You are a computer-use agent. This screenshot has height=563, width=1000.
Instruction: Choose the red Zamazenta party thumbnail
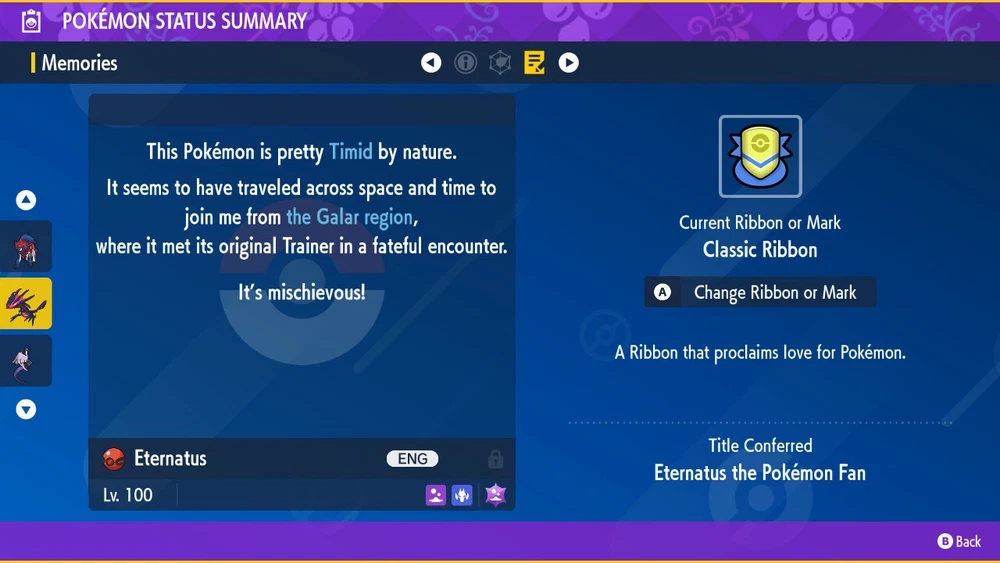(x=26, y=247)
